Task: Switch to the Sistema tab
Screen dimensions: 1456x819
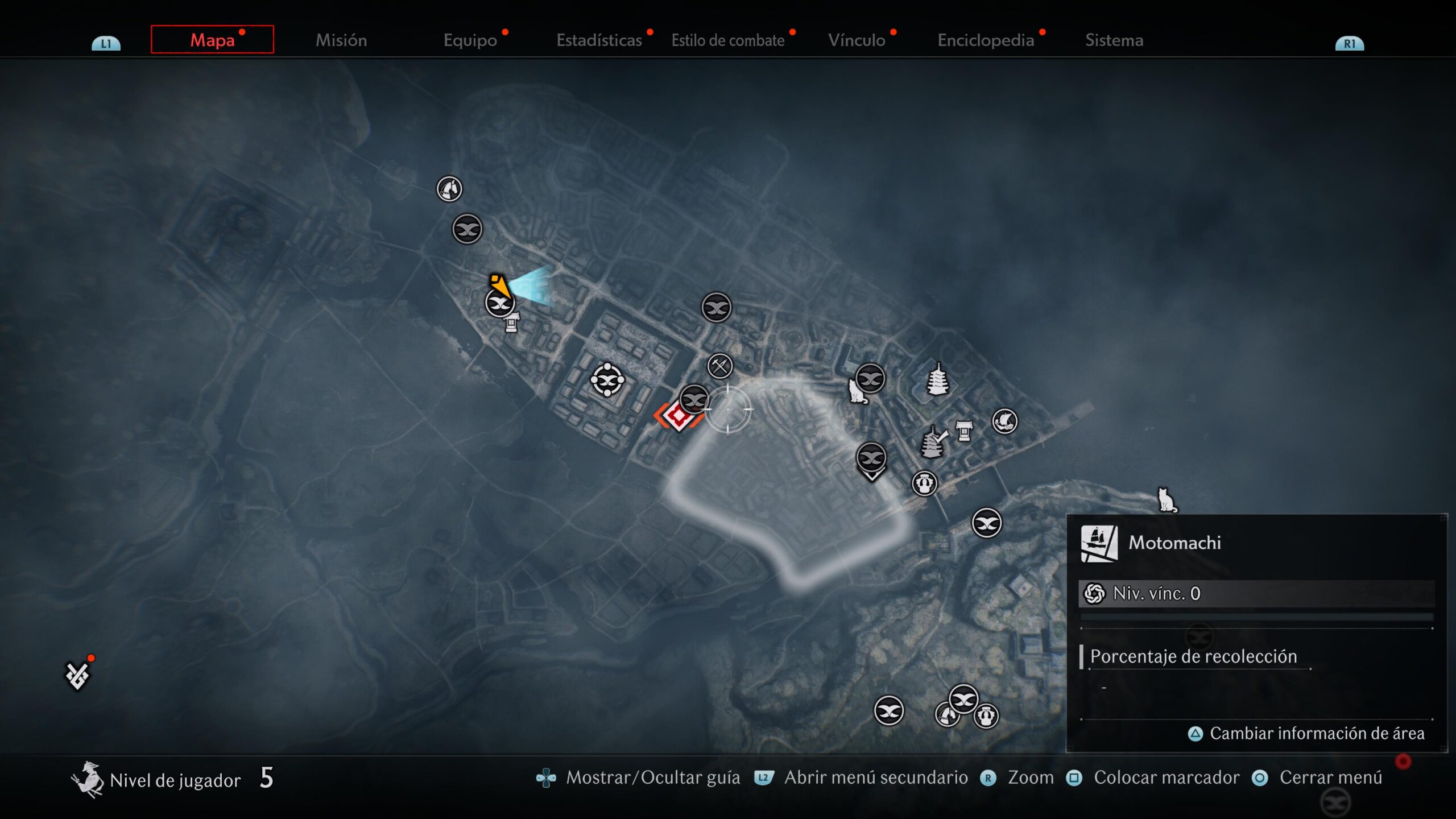Action: click(1114, 40)
